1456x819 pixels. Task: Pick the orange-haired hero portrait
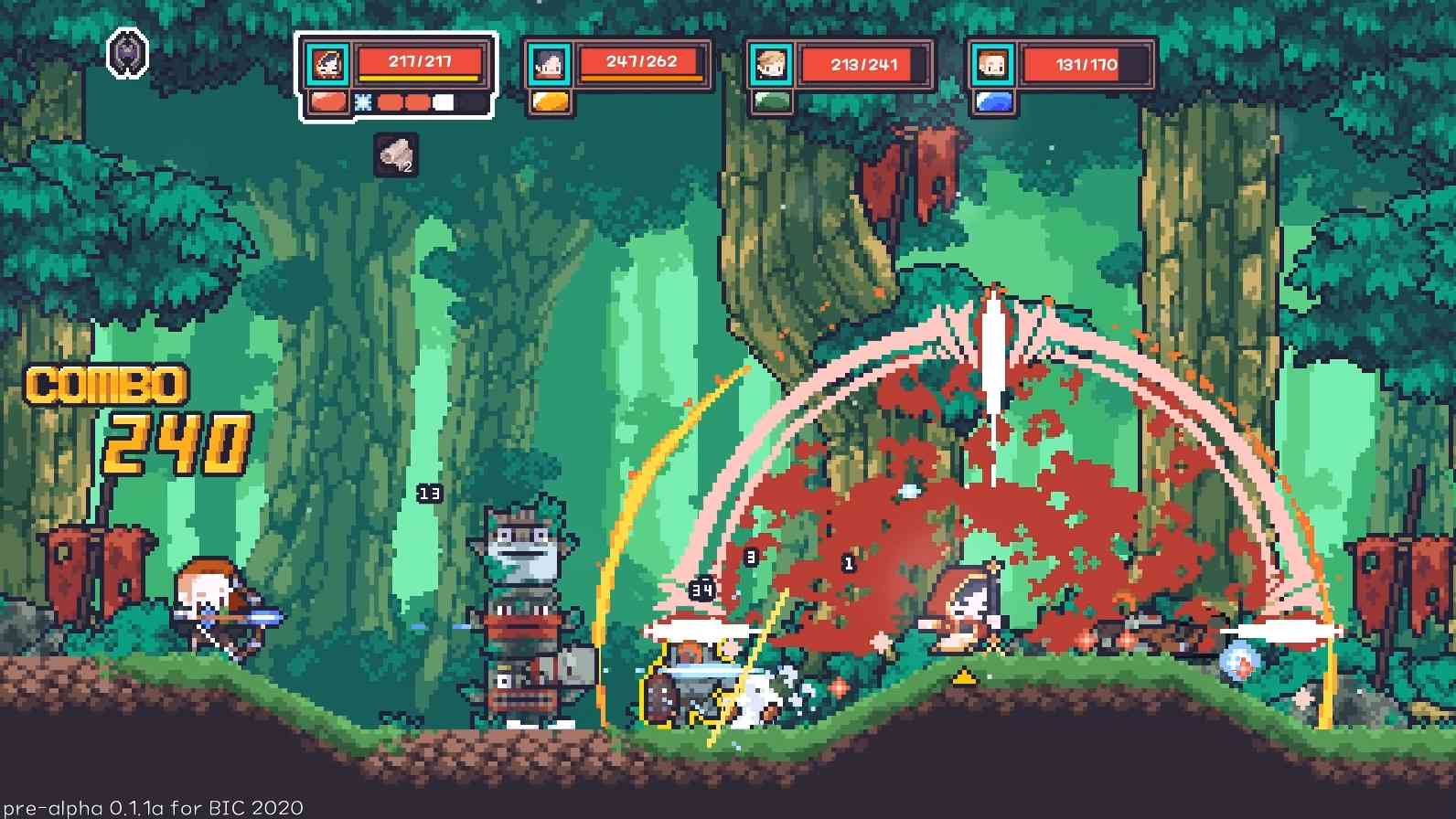coord(991,65)
